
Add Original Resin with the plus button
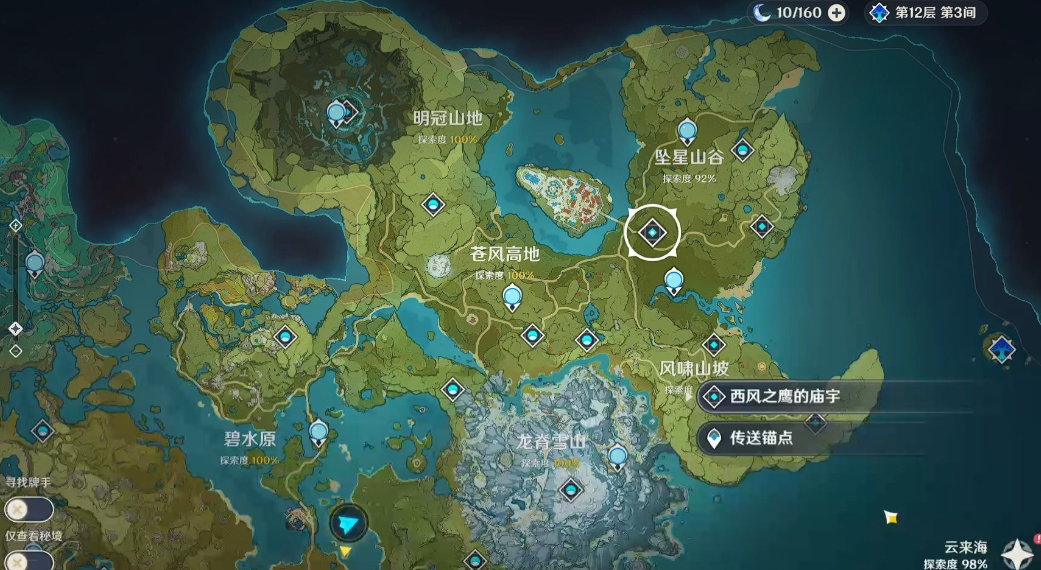point(837,13)
